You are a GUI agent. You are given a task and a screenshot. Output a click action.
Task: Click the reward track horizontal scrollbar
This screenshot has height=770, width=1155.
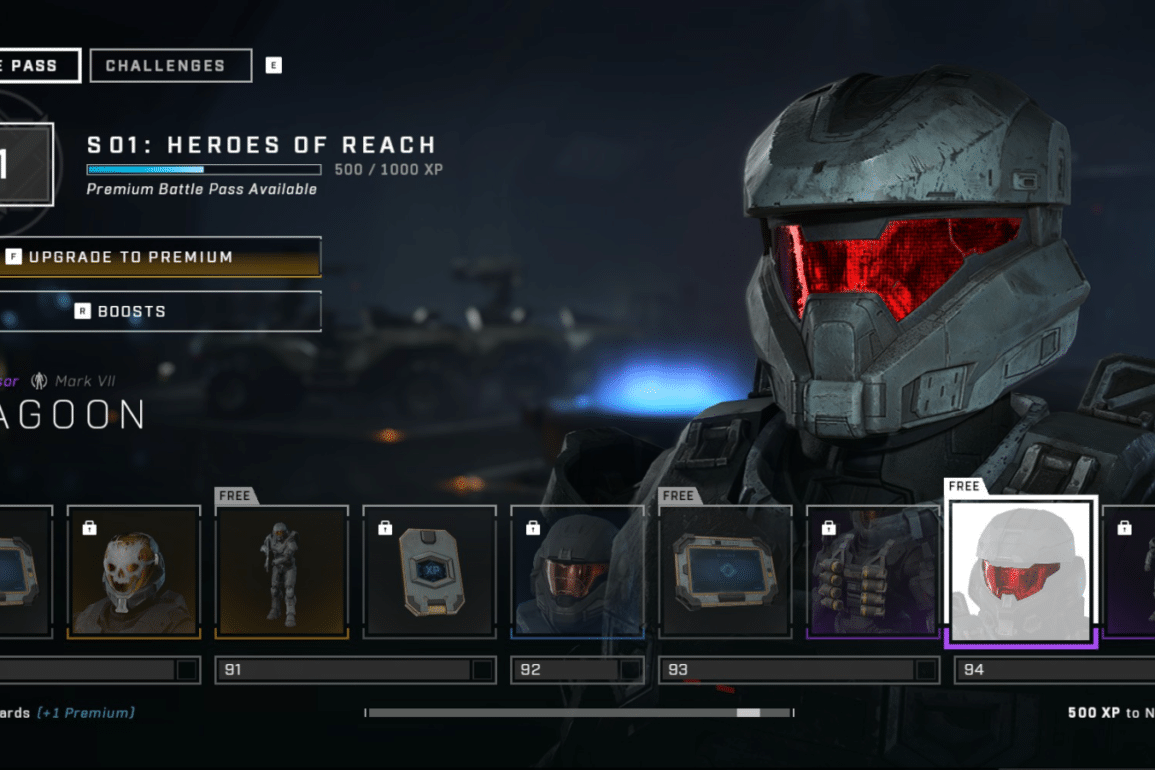pyautogui.click(x=579, y=713)
